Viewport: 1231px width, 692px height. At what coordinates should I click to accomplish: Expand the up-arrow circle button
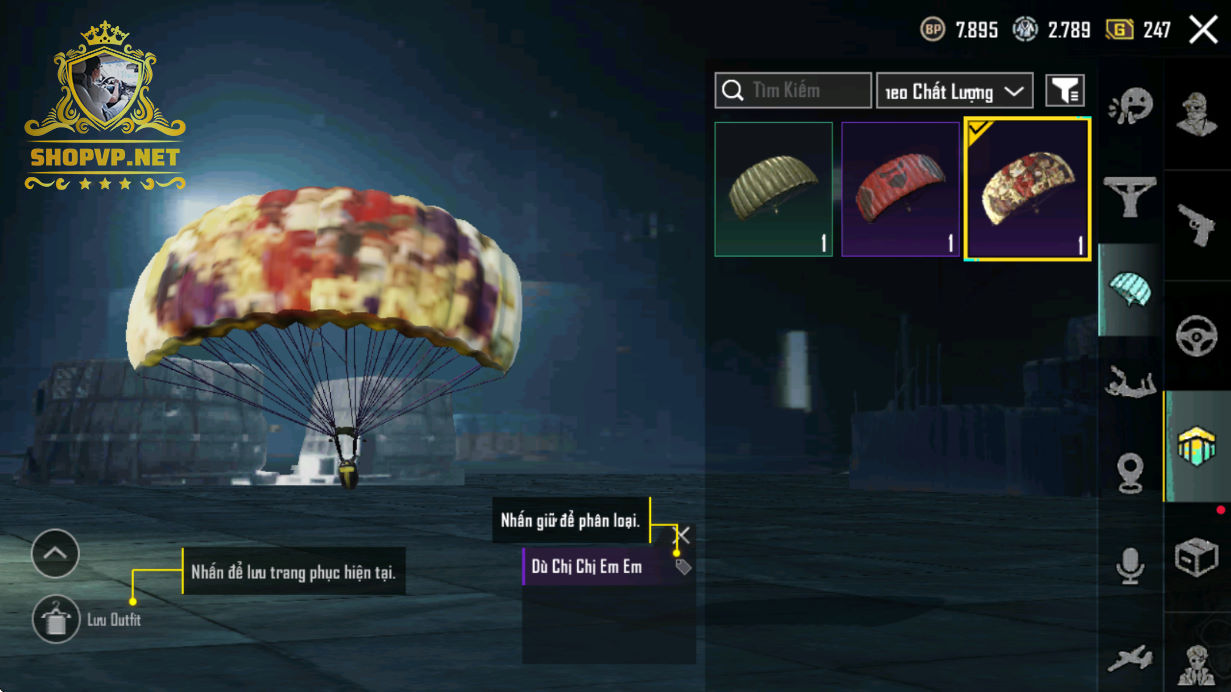tap(55, 553)
